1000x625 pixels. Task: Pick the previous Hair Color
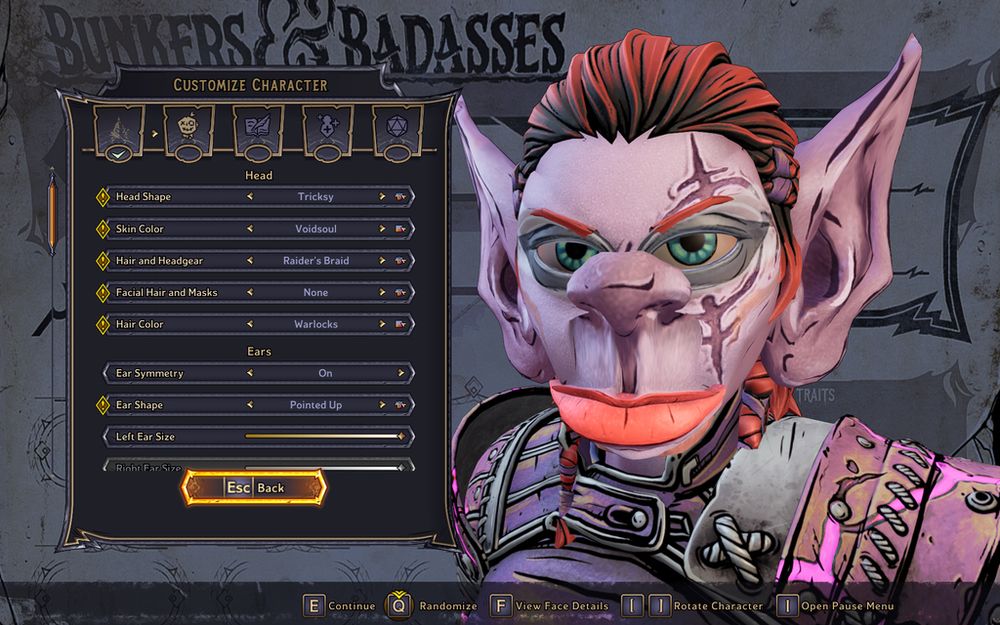click(x=250, y=325)
